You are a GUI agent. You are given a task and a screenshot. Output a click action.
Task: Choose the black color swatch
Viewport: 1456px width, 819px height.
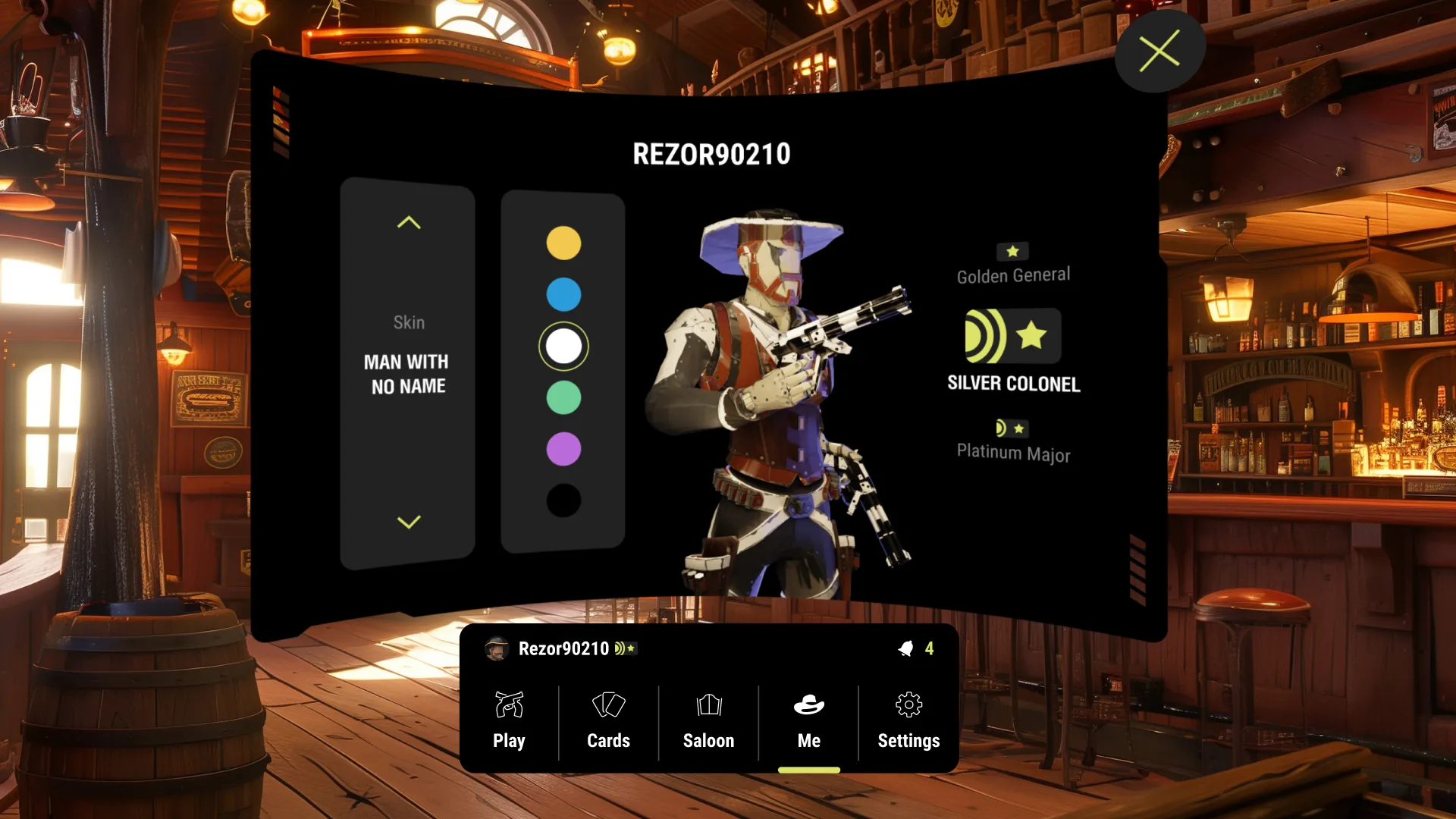pos(563,500)
